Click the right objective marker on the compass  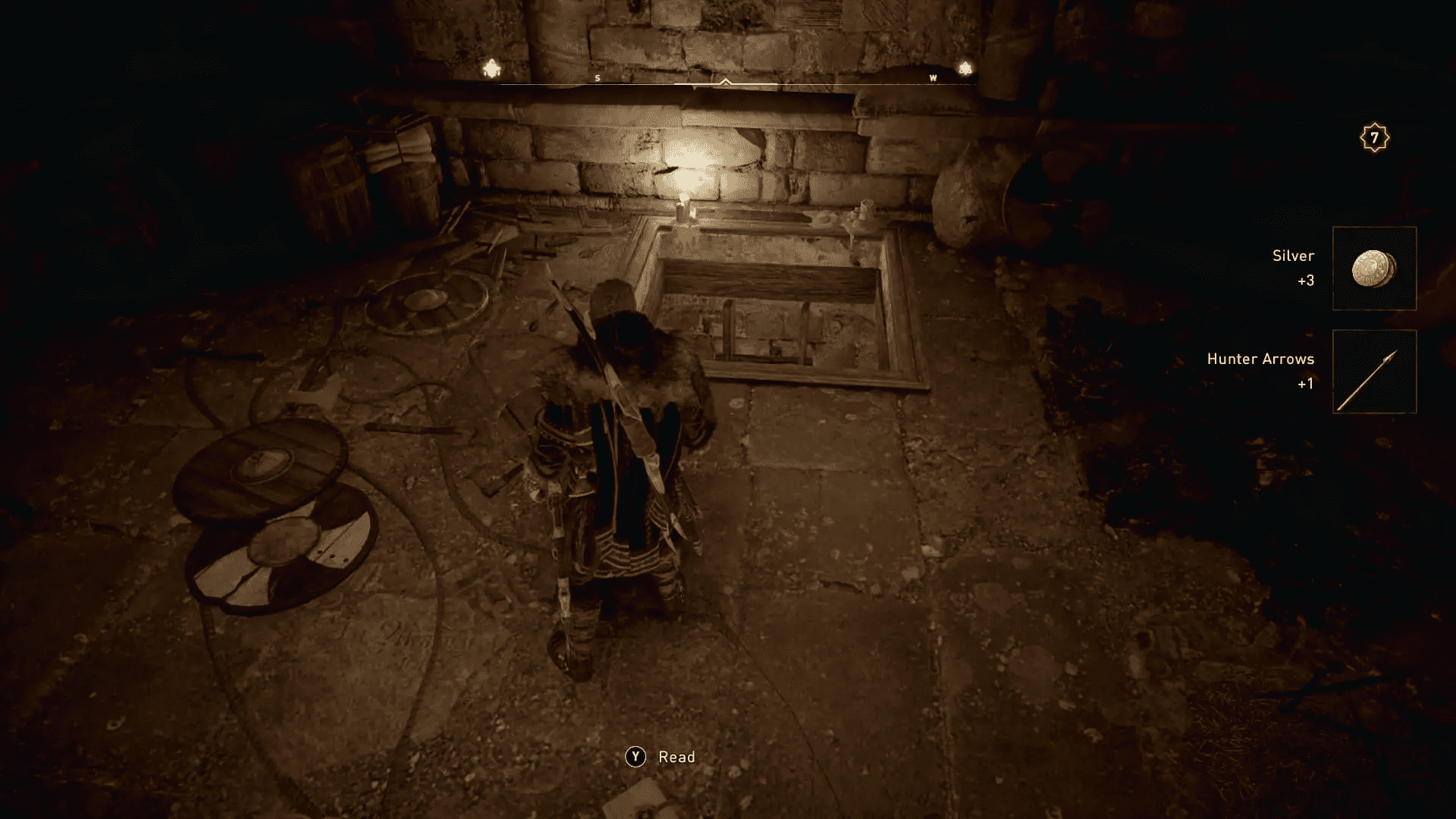[965, 68]
